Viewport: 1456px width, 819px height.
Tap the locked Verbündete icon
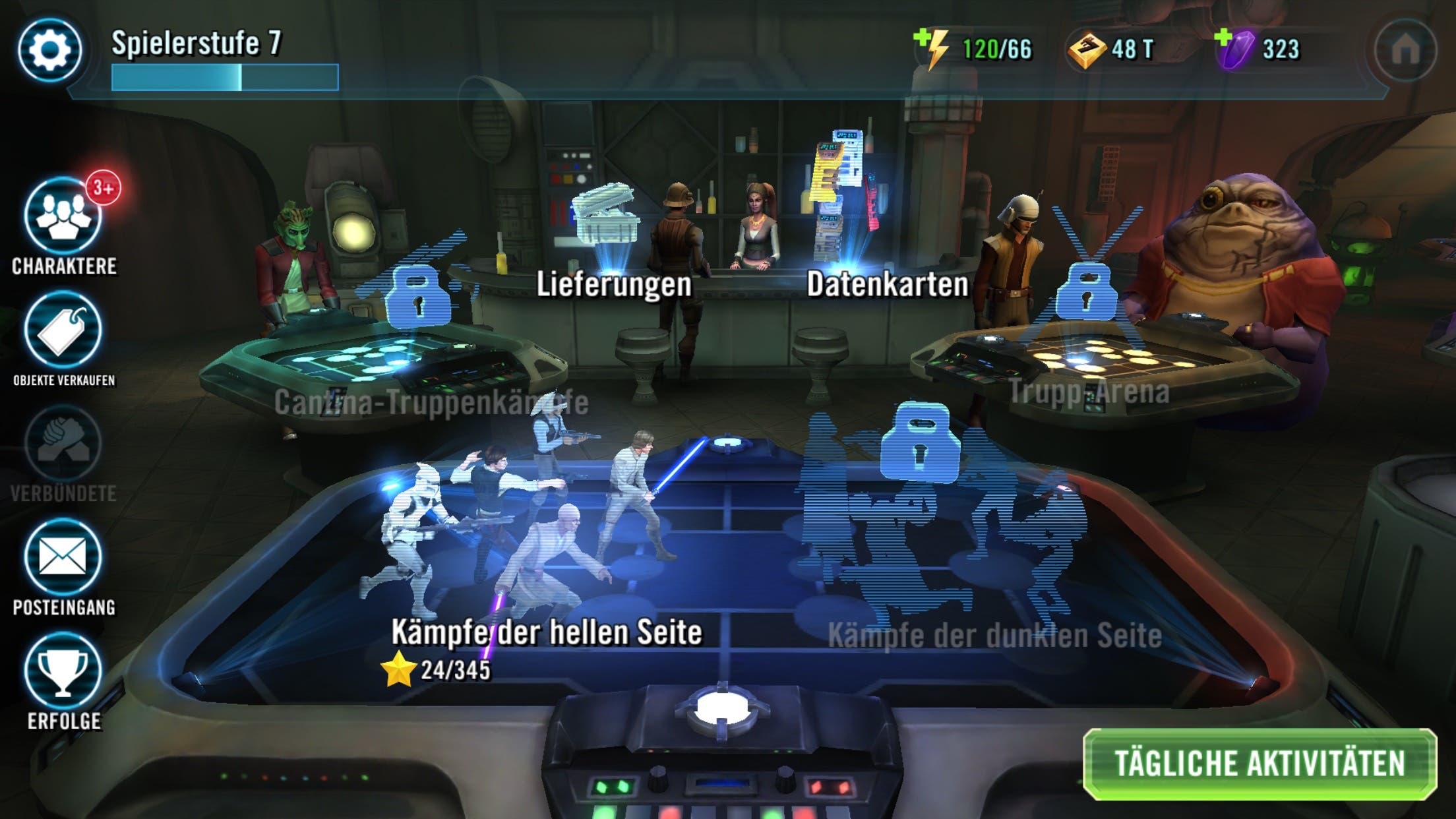63,444
